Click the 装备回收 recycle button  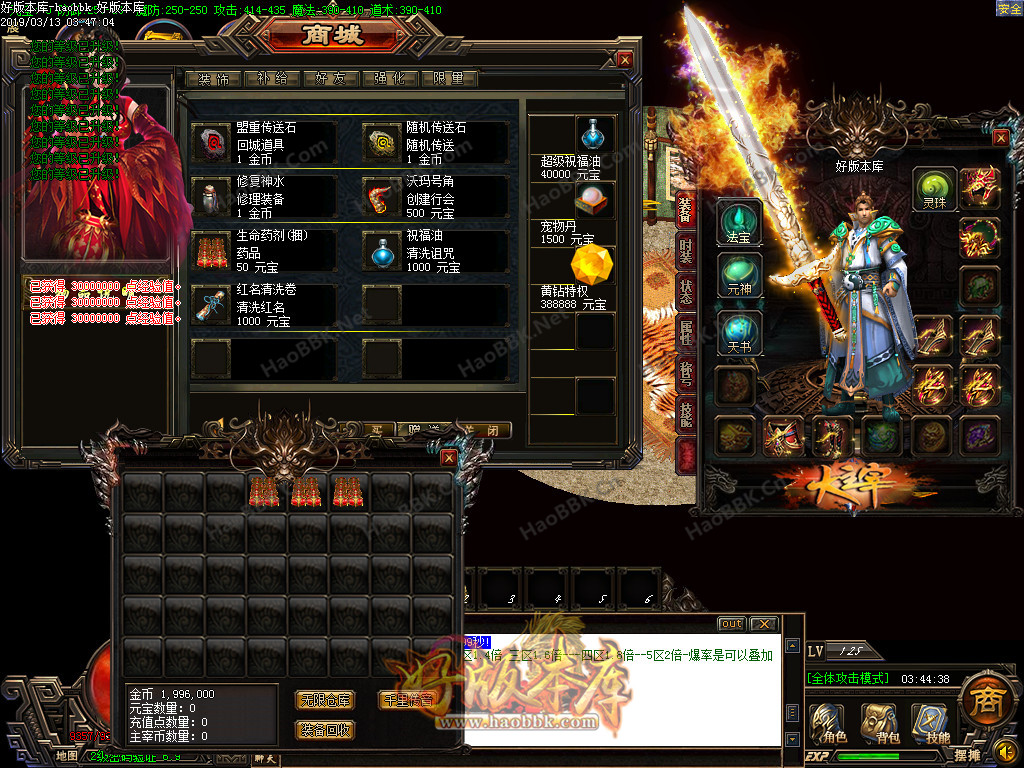pyautogui.click(x=325, y=730)
